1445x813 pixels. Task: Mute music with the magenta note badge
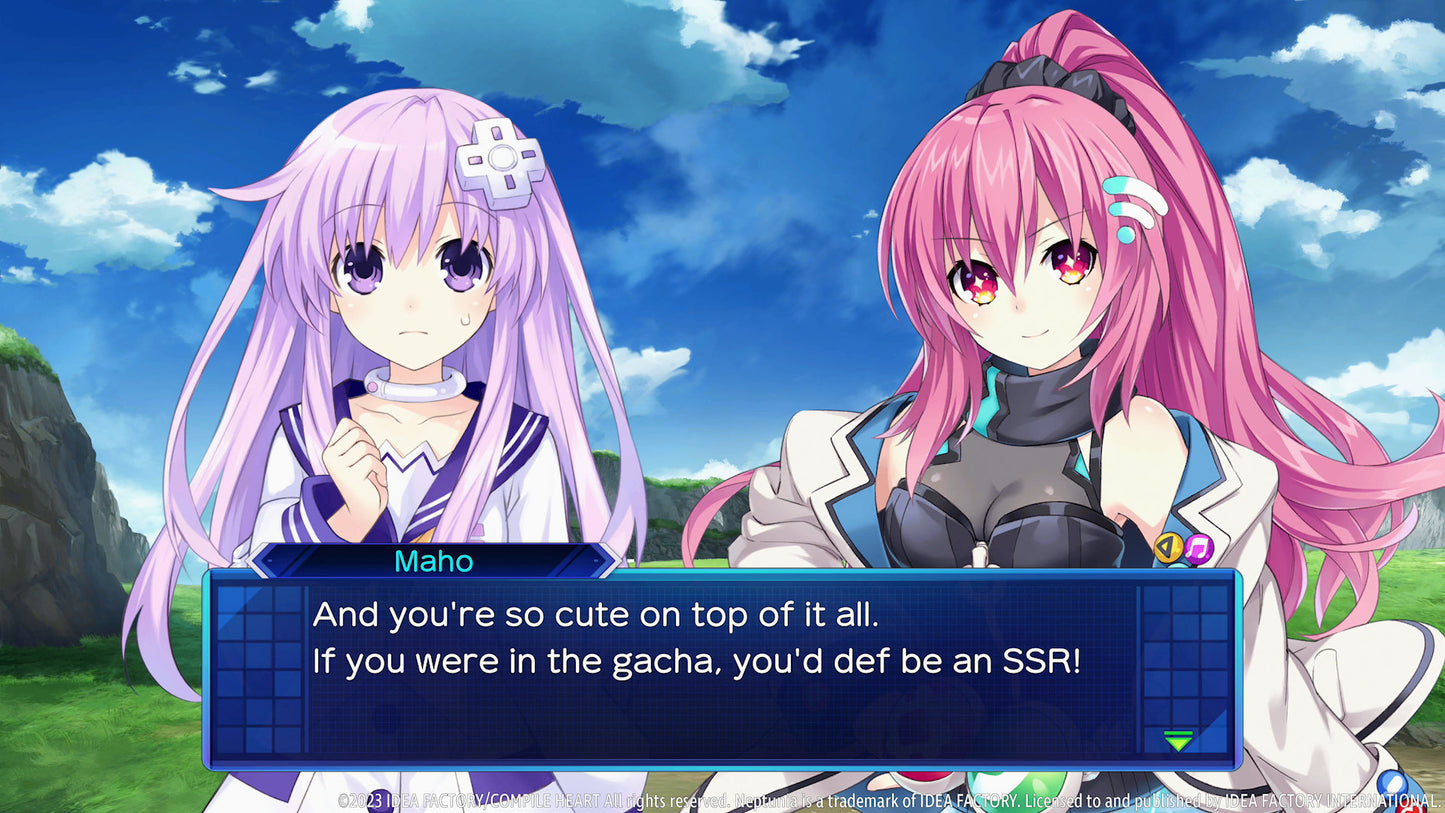click(x=1197, y=548)
